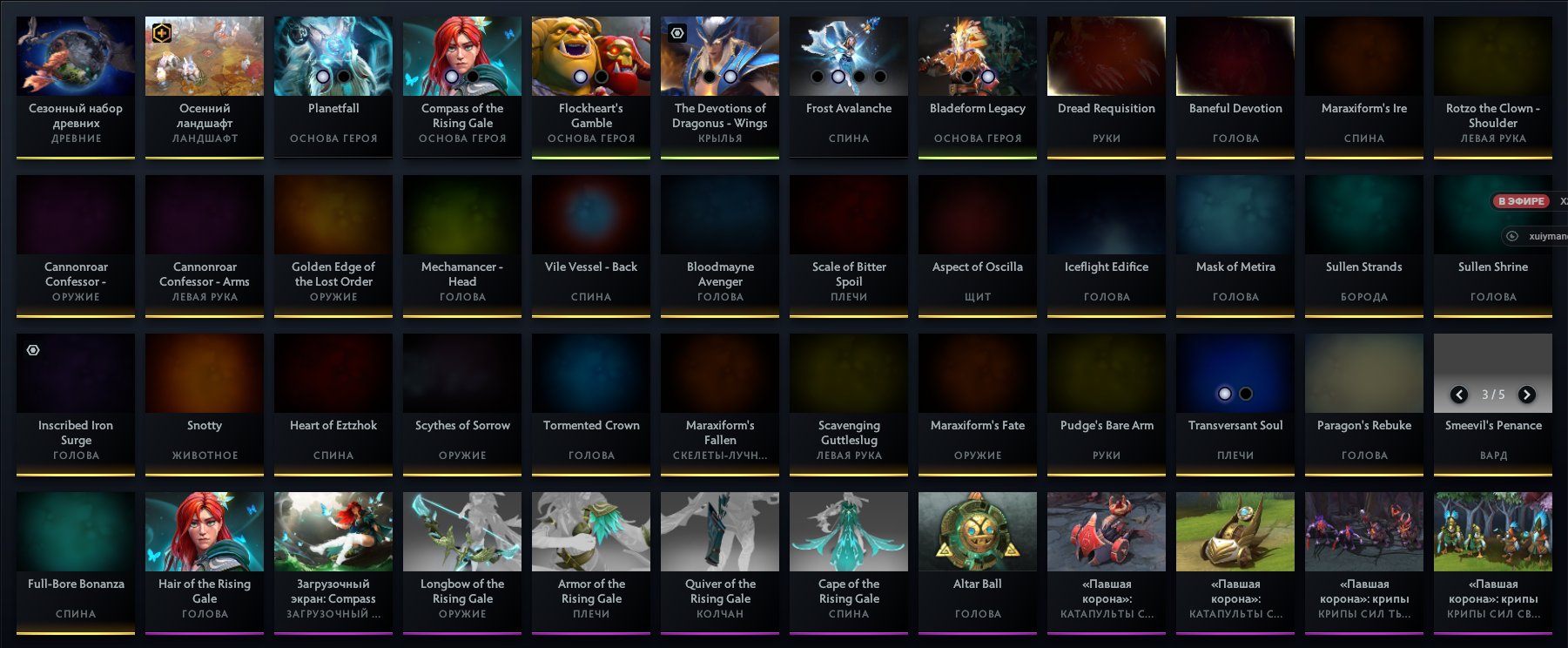Toggle the eye icon on Inscribed Iron Surge
1568x648 pixels.
(x=33, y=349)
